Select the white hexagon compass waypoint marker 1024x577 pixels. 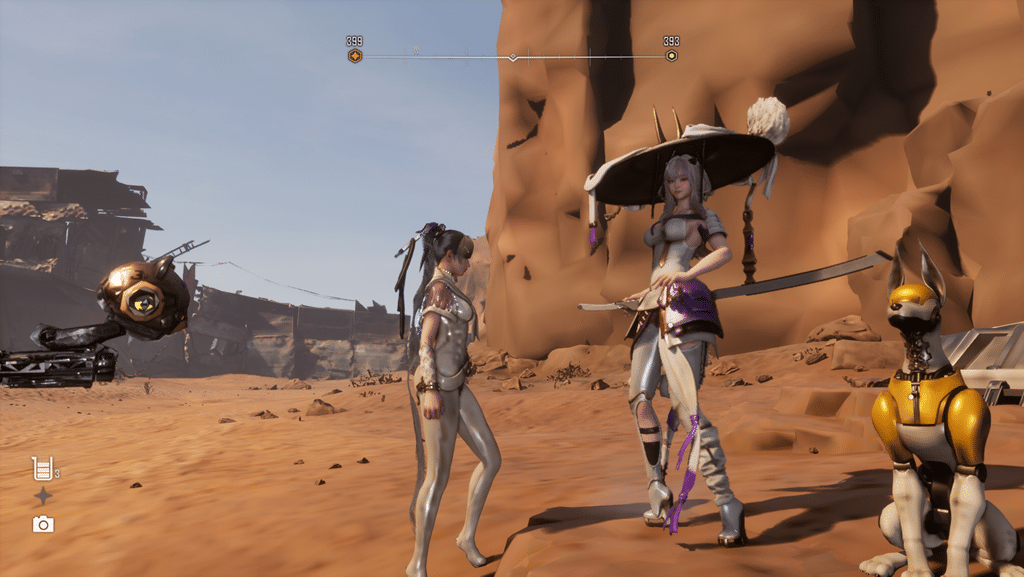(671, 56)
